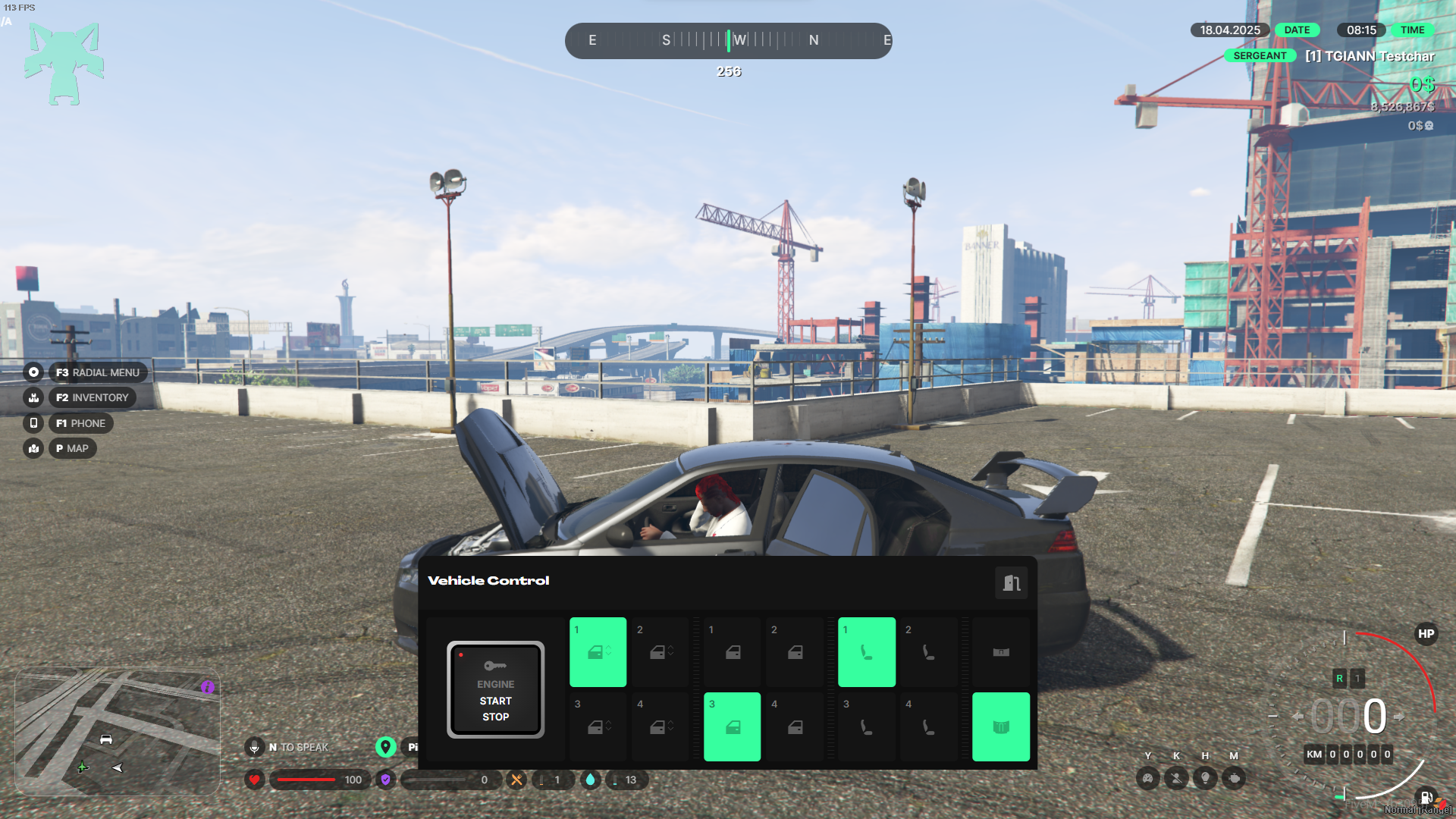
Task: Toggle door 1 in Vehicle Control
Action: click(x=732, y=652)
